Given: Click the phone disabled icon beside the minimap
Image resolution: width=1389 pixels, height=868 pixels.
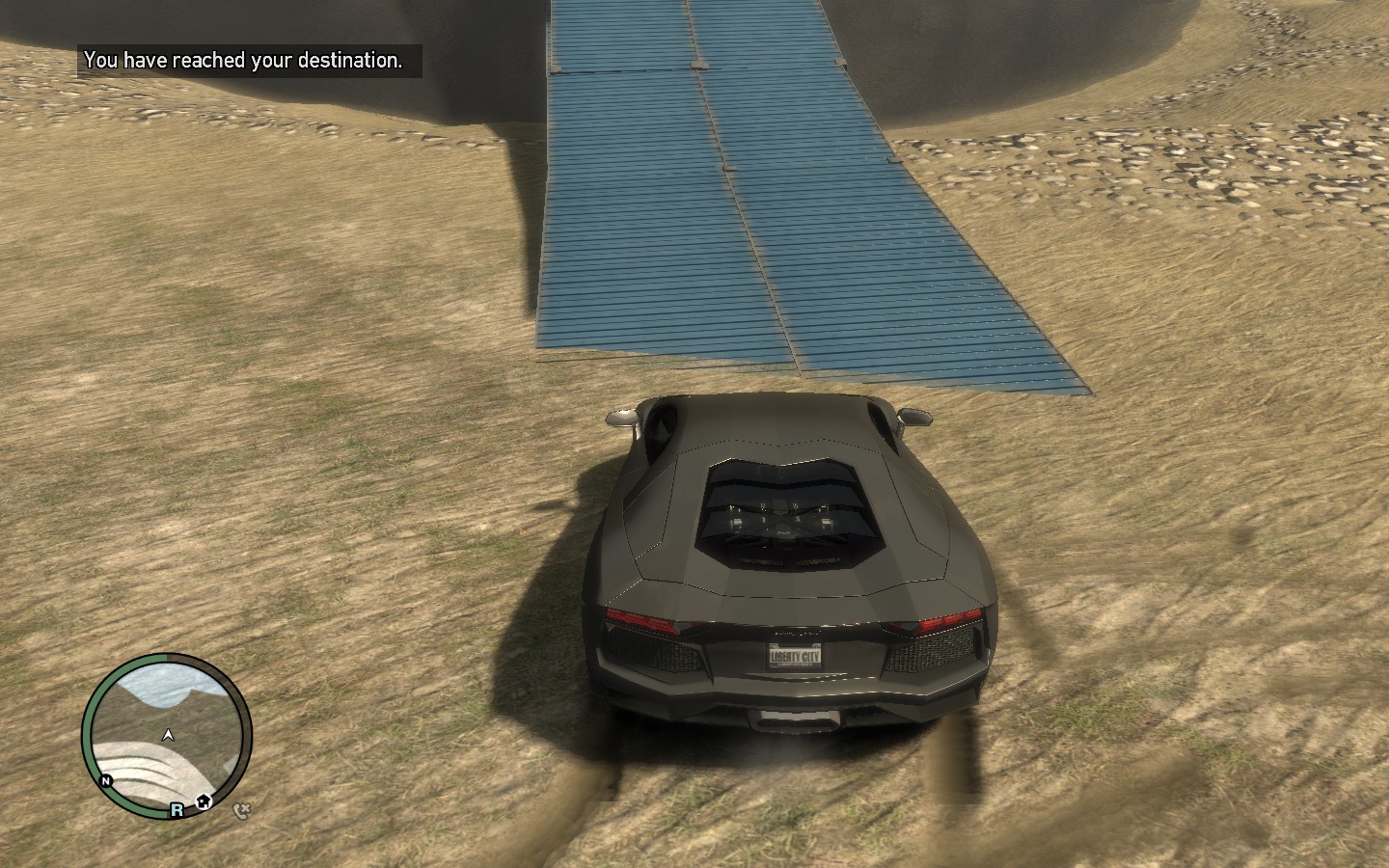Looking at the screenshot, I should [x=241, y=810].
